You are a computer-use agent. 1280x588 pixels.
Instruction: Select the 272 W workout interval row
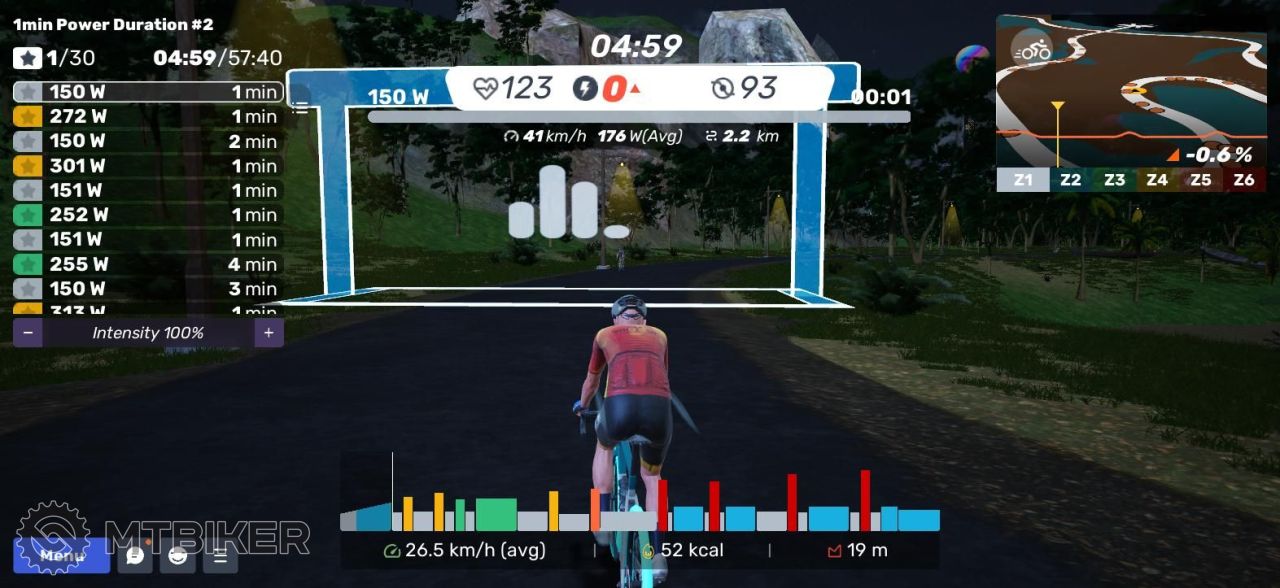(148, 116)
